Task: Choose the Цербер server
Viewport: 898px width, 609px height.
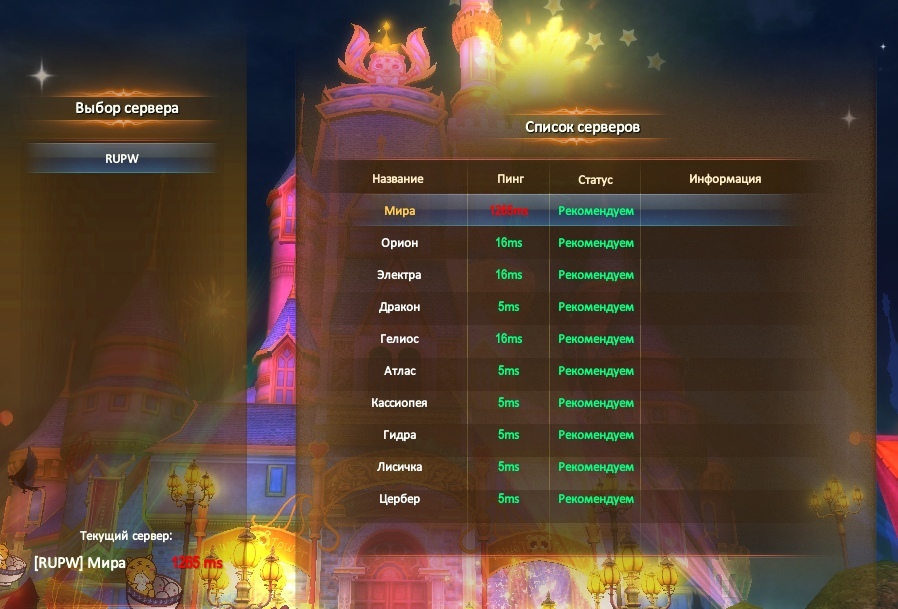Action: (399, 499)
